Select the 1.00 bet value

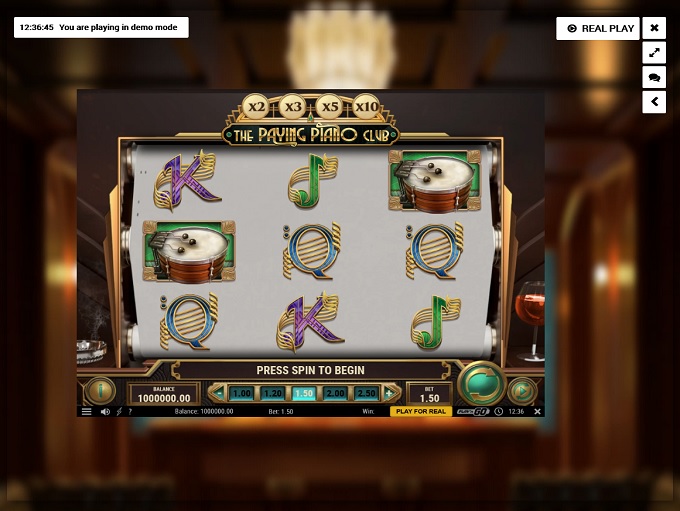click(x=241, y=394)
